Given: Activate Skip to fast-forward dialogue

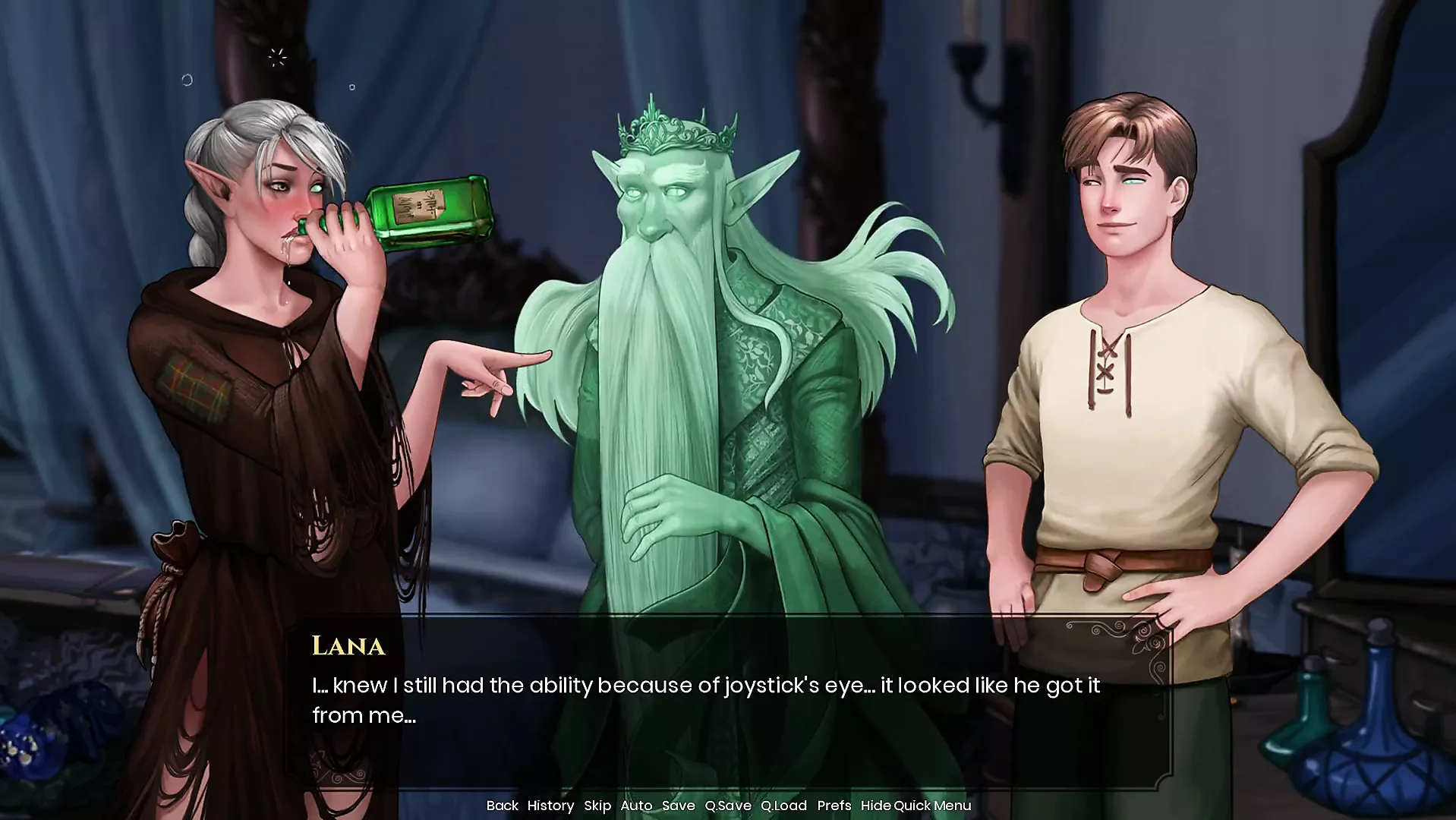Looking at the screenshot, I should click(597, 806).
